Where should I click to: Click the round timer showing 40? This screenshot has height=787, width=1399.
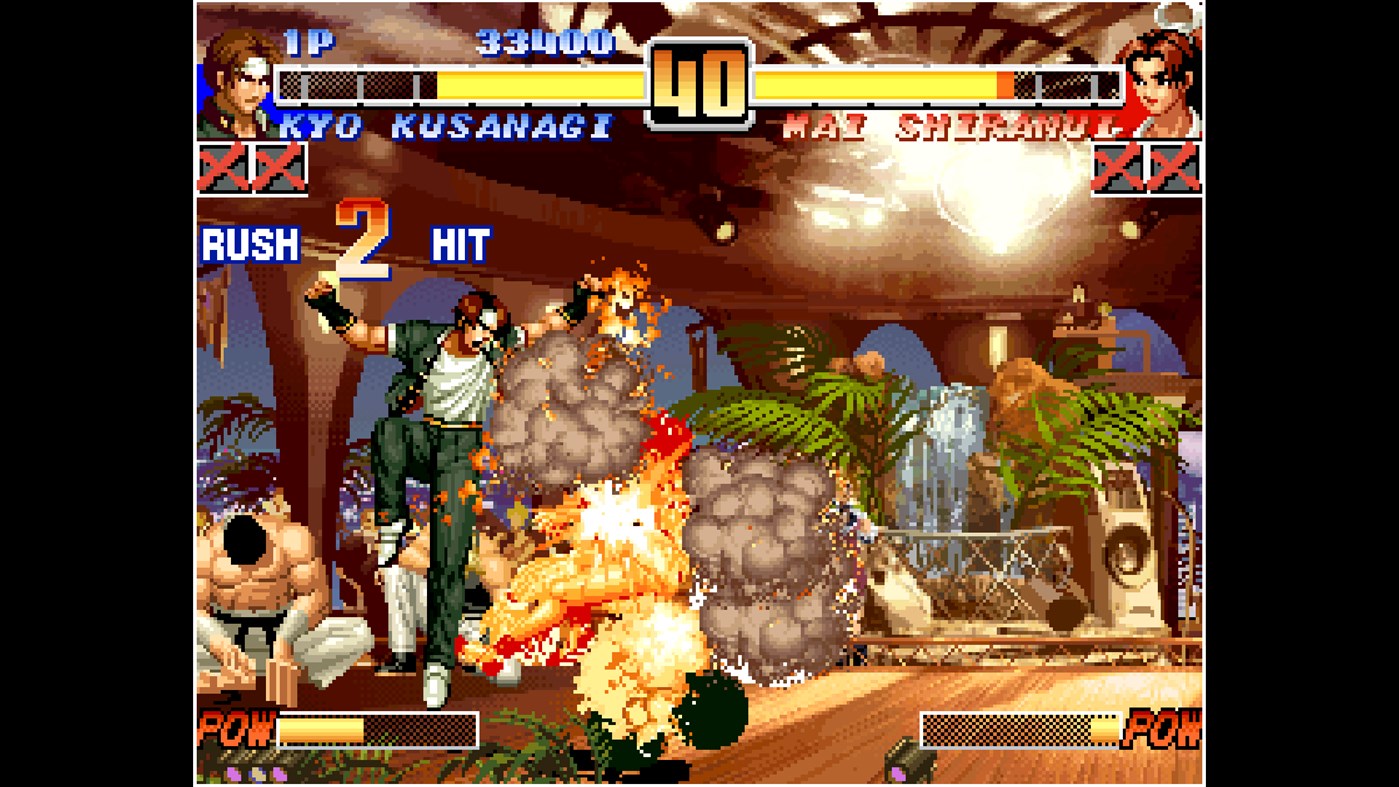tap(699, 80)
